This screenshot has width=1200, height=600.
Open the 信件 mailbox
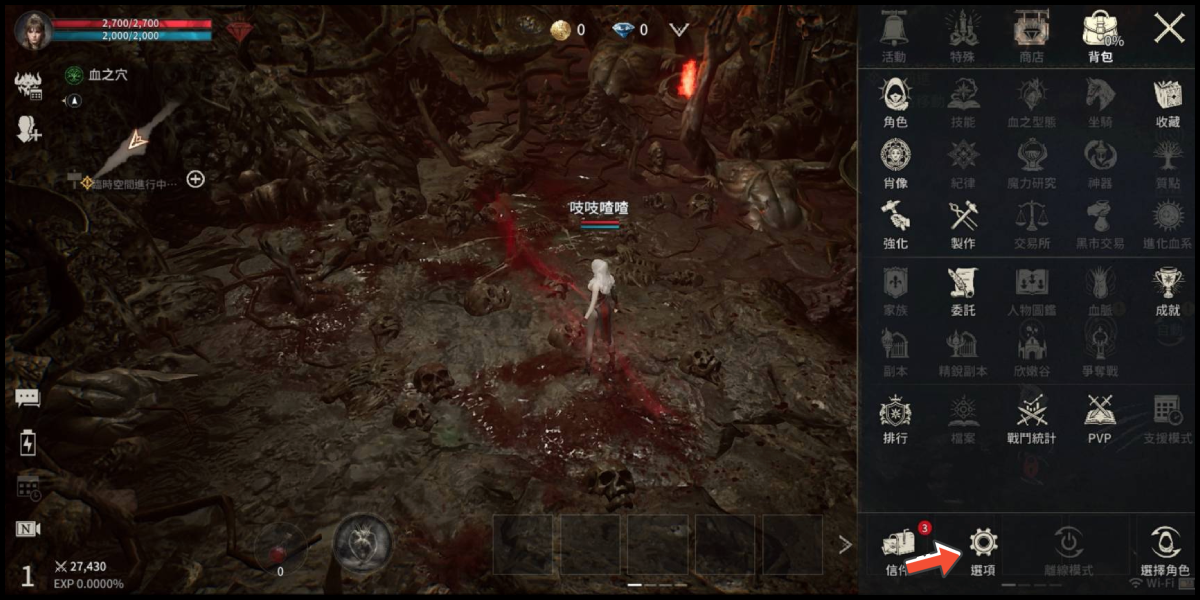[x=897, y=548]
